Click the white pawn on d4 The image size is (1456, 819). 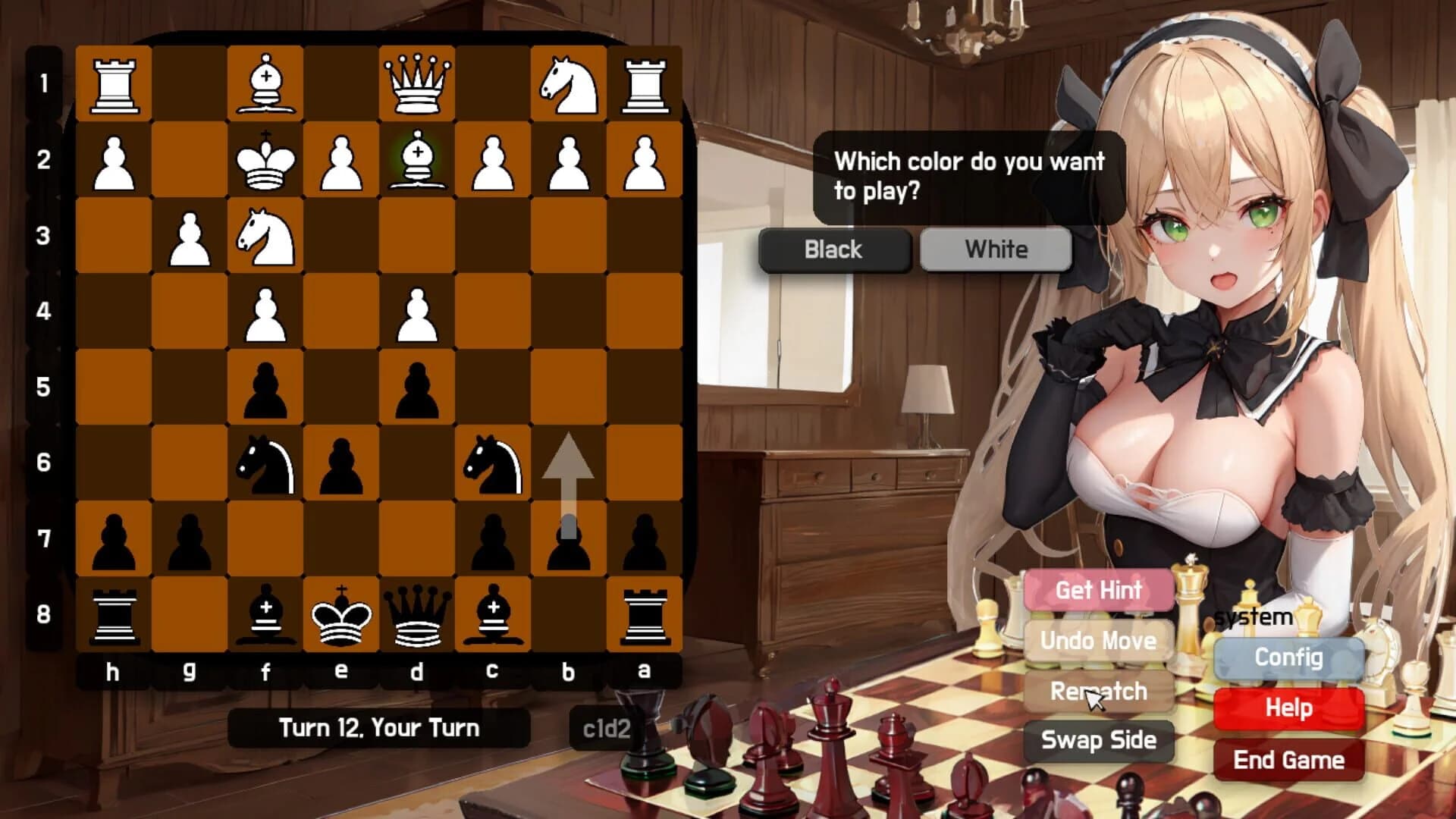417,312
